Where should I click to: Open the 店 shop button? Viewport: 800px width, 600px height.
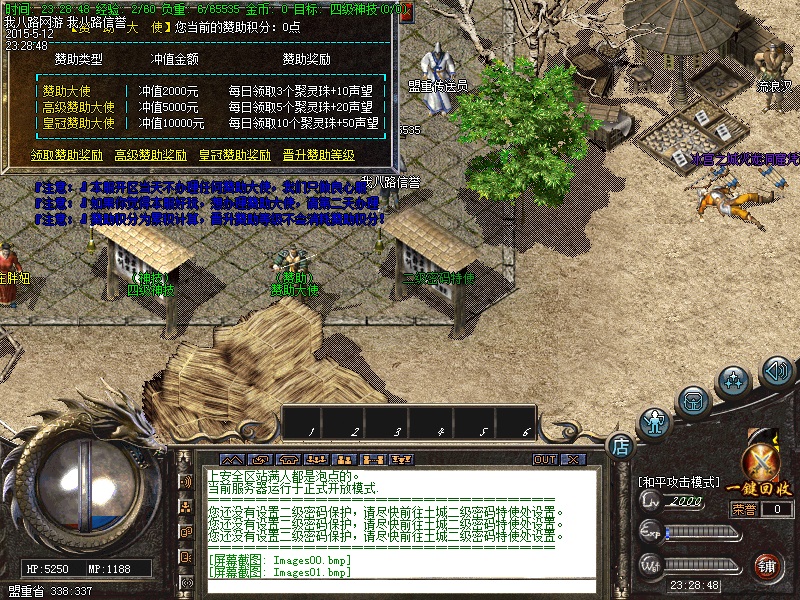point(620,443)
